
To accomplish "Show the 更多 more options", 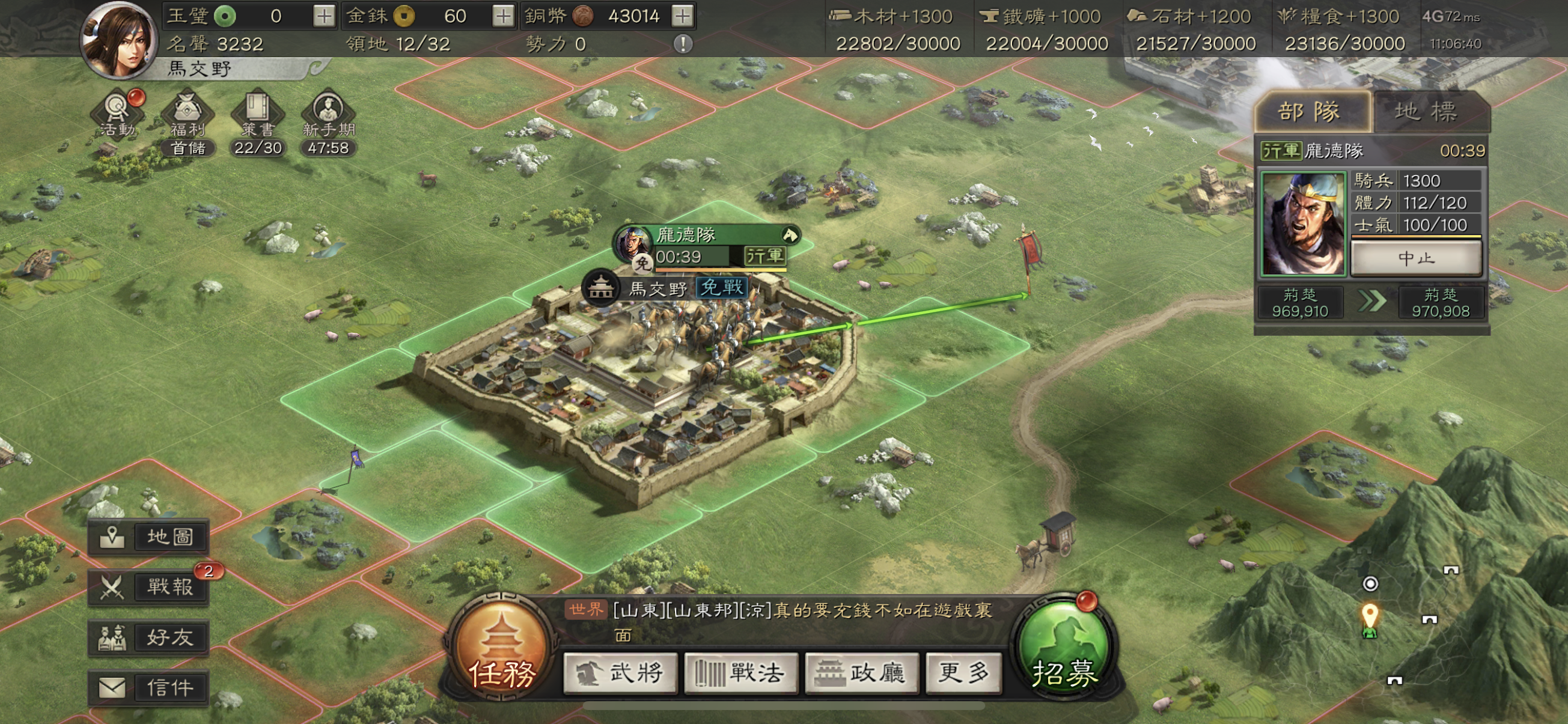I will pyautogui.click(x=963, y=673).
